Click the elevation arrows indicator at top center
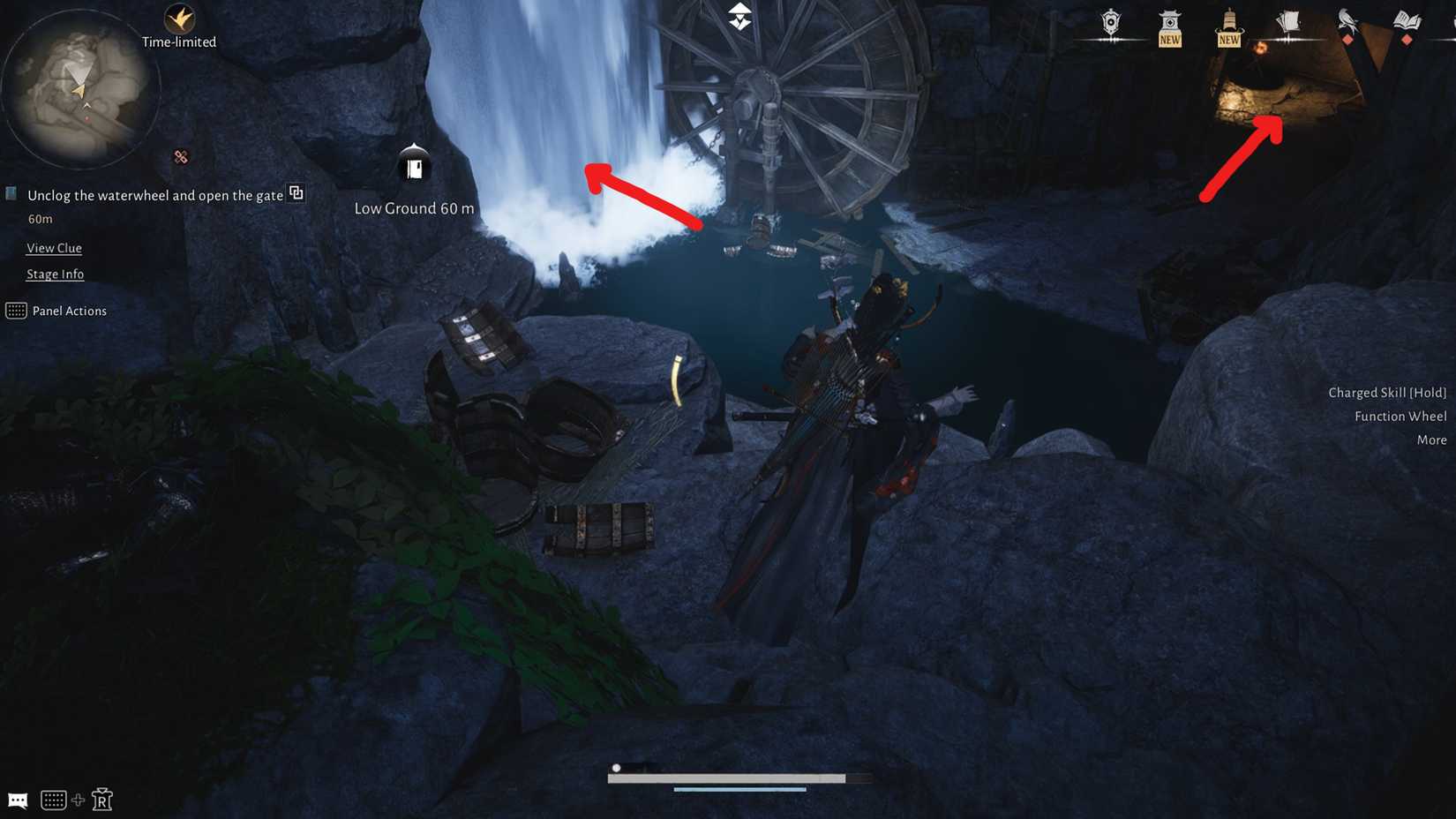Image resolution: width=1456 pixels, height=819 pixels. 739,15
